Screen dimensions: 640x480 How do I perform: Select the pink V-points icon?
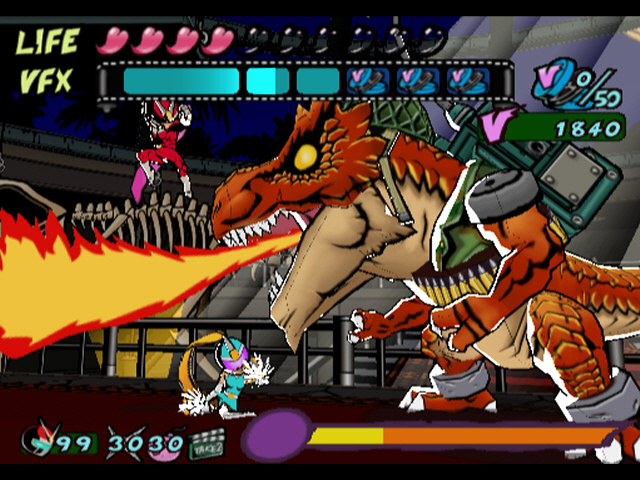496,126
